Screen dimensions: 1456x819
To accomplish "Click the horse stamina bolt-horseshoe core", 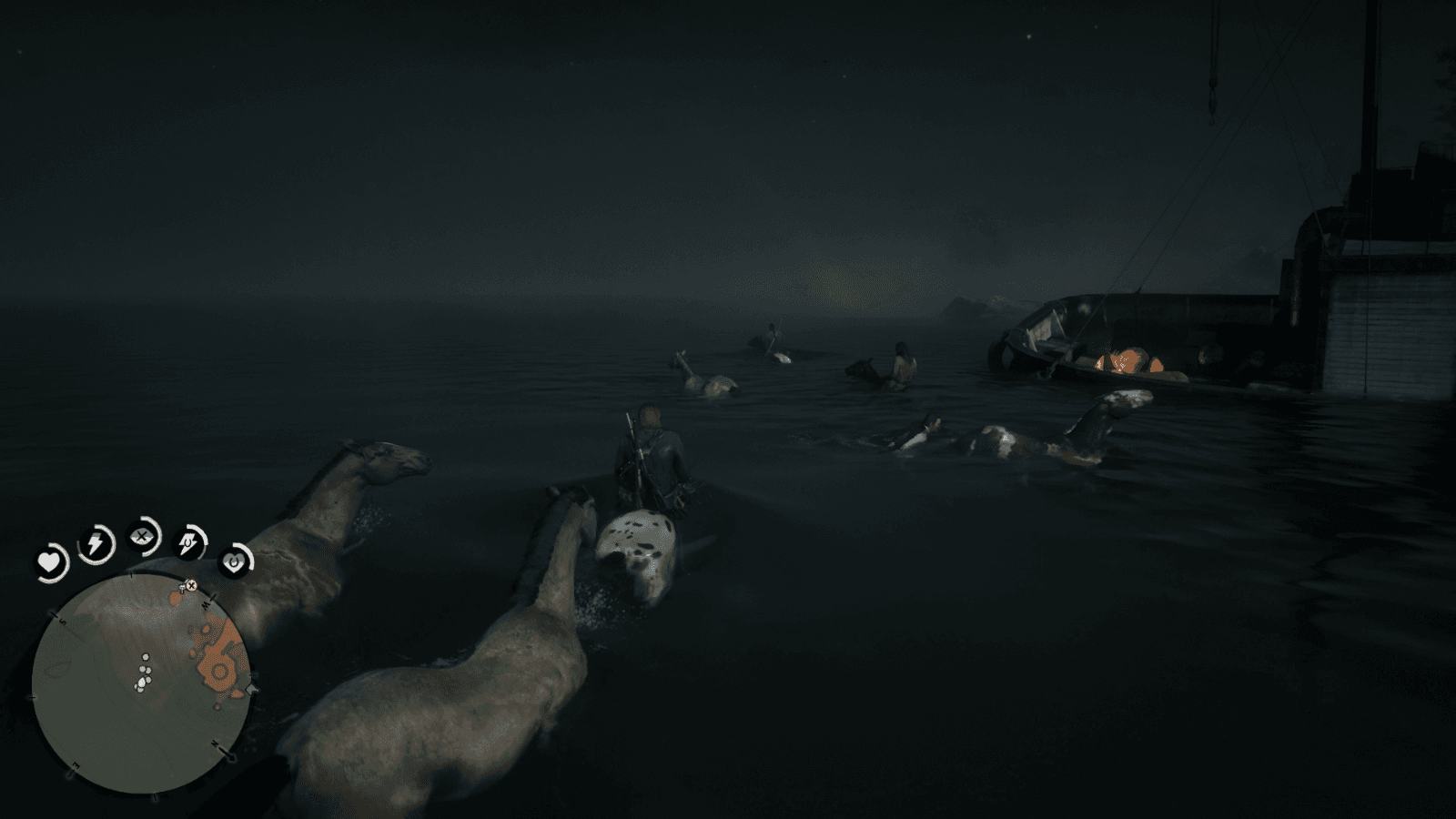I will [187, 543].
